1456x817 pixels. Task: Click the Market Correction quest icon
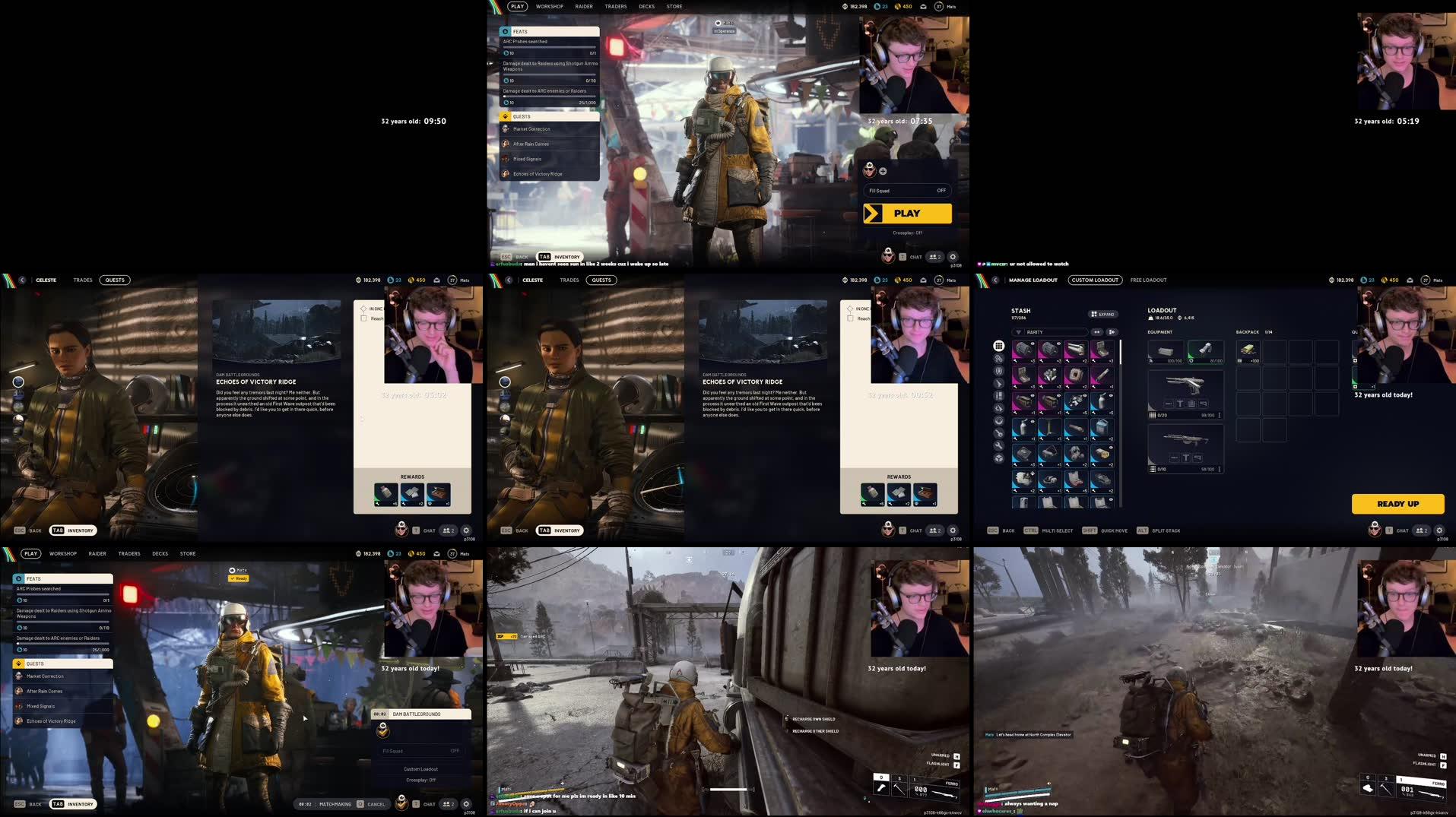coord(506,128)
